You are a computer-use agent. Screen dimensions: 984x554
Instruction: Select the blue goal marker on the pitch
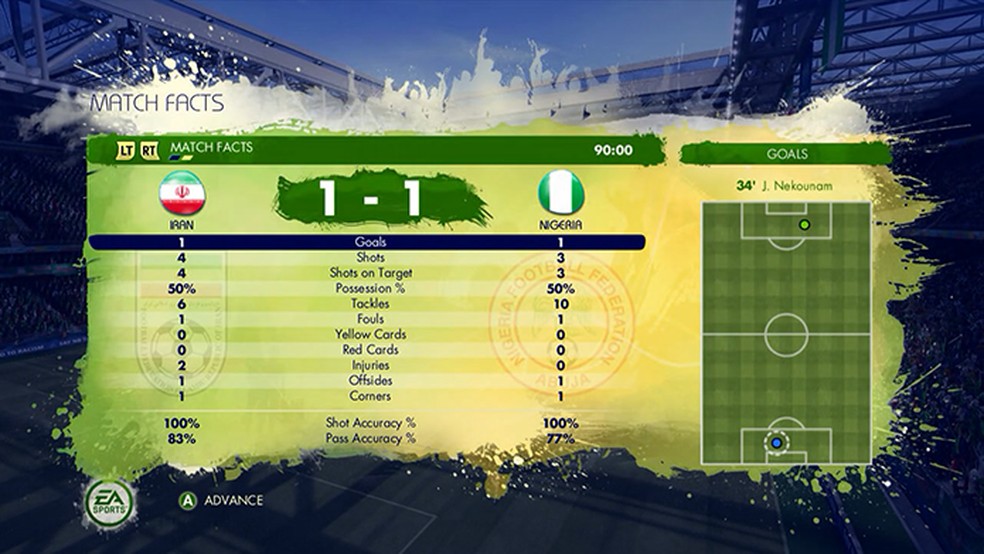[777, 441]
